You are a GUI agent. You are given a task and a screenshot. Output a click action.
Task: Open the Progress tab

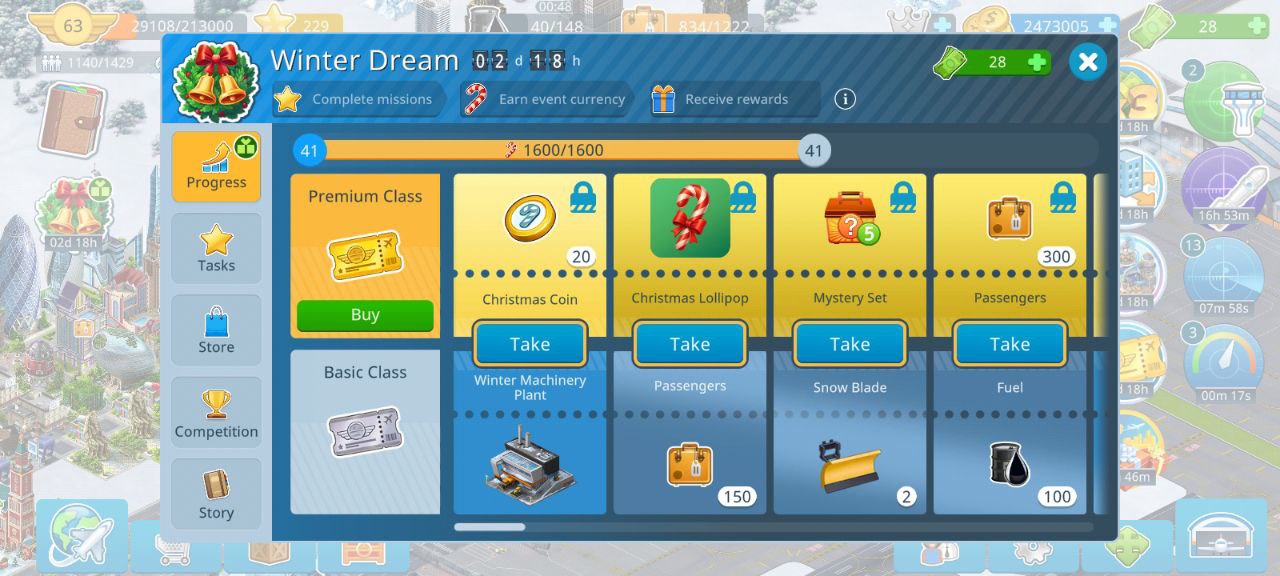coord(216,166)
